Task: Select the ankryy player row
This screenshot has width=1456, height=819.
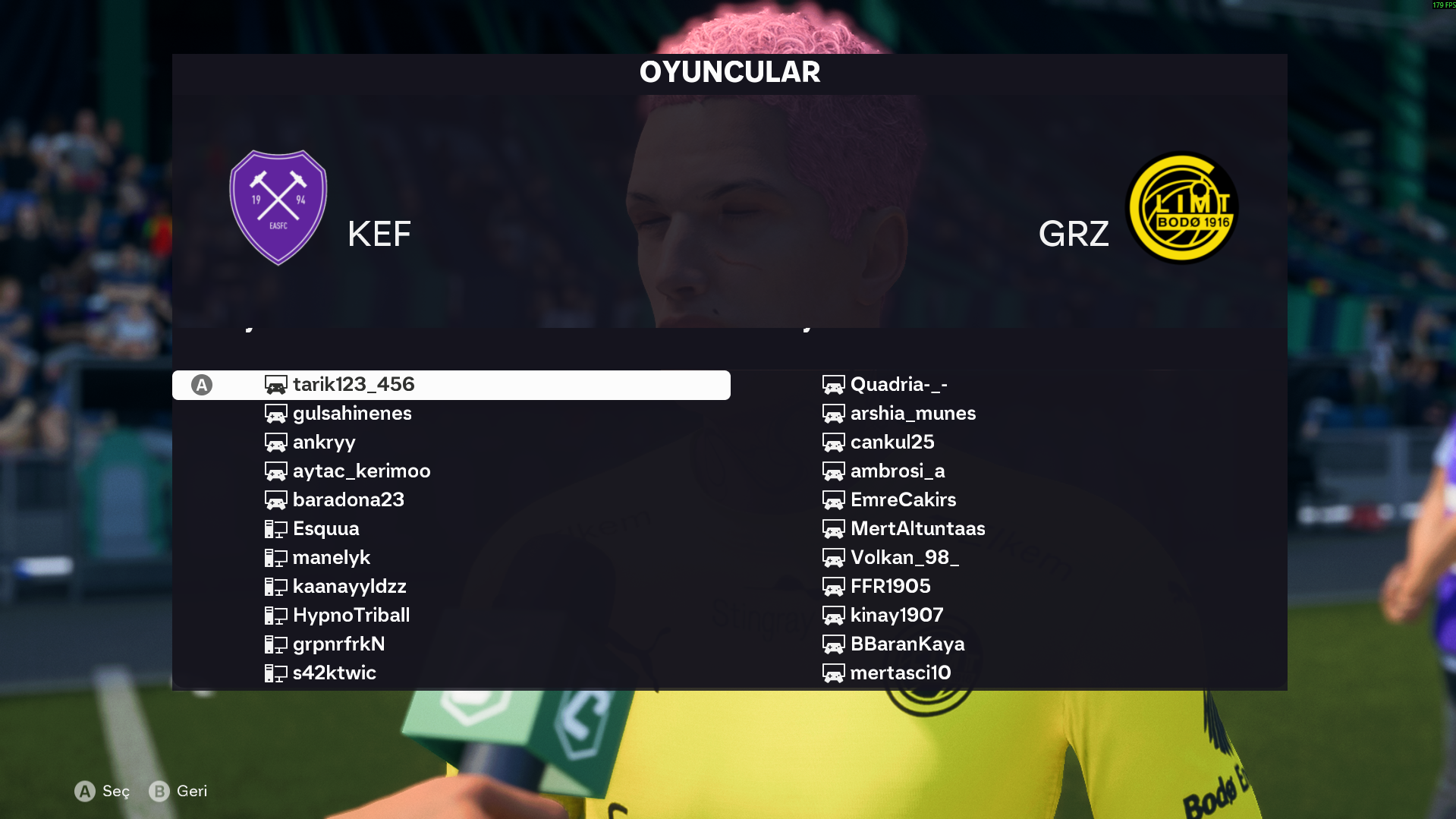Action: (324, 443)
